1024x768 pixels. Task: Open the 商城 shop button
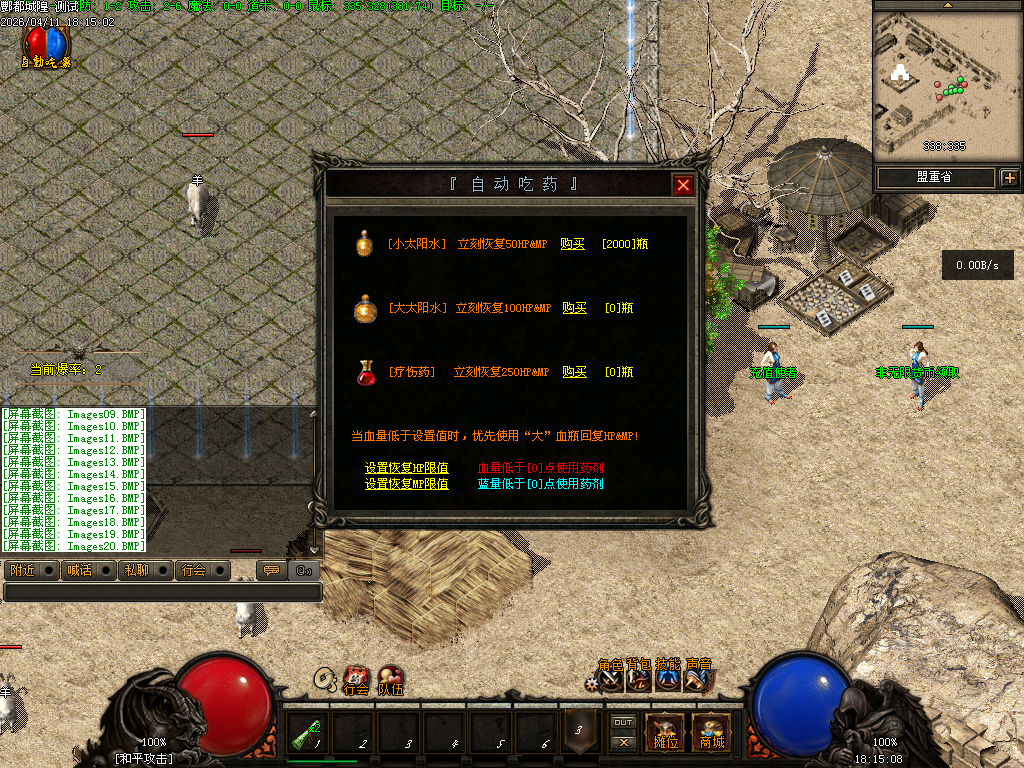[x=711, y=733]
